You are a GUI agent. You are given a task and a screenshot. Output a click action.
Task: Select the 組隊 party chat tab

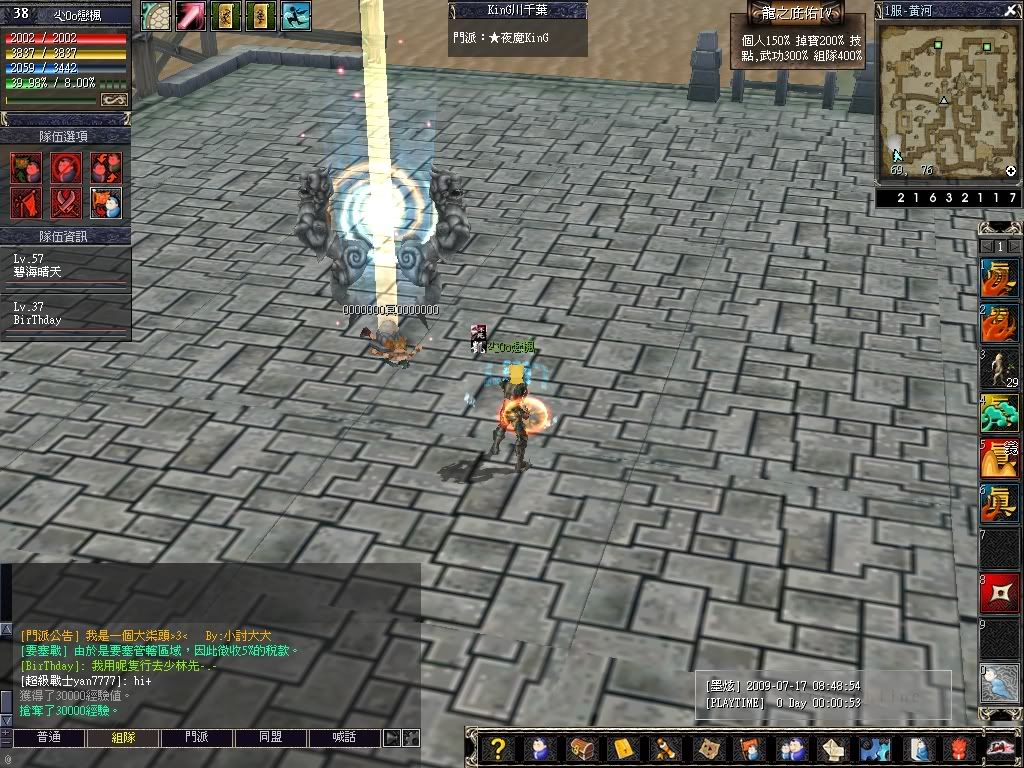tap(123, 738)
